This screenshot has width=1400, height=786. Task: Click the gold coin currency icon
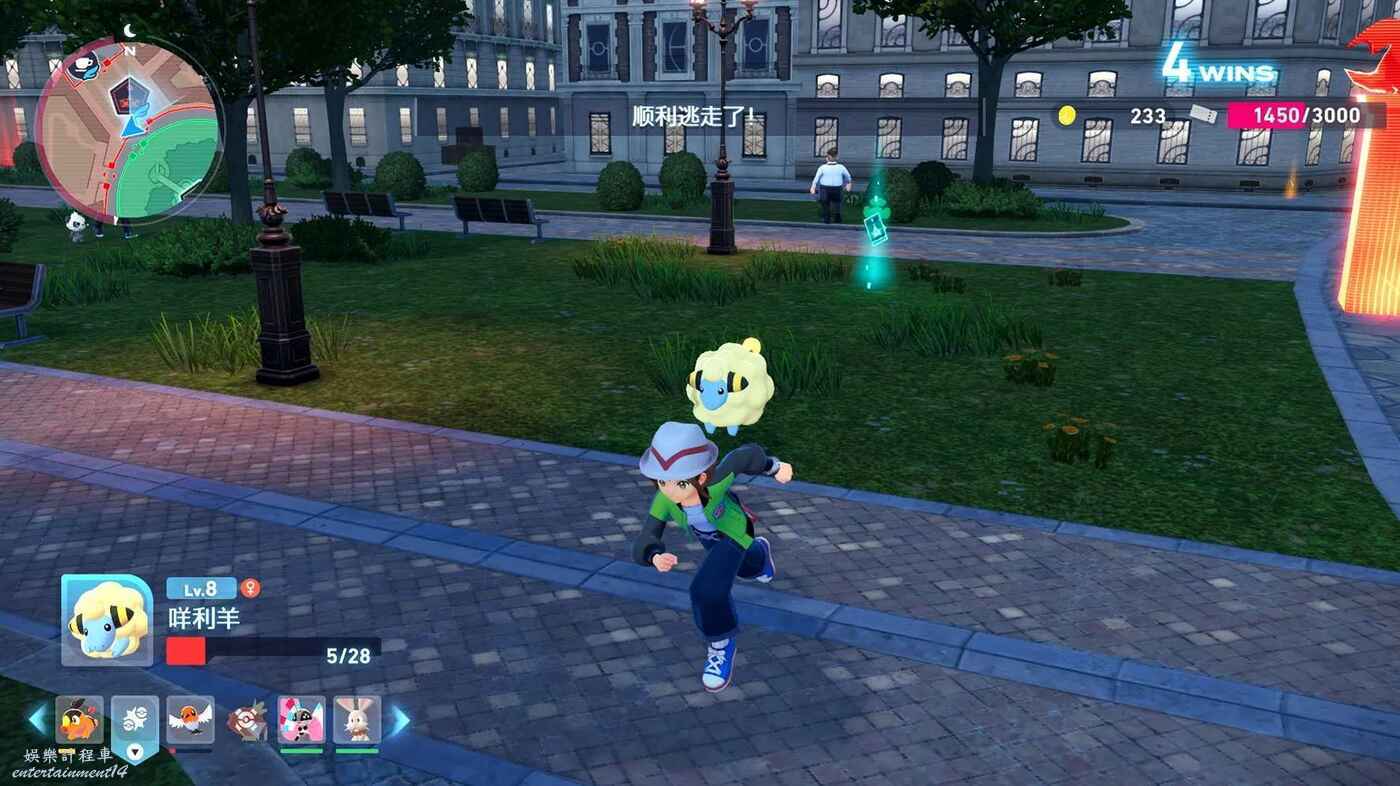click(x=1067, y=115)
